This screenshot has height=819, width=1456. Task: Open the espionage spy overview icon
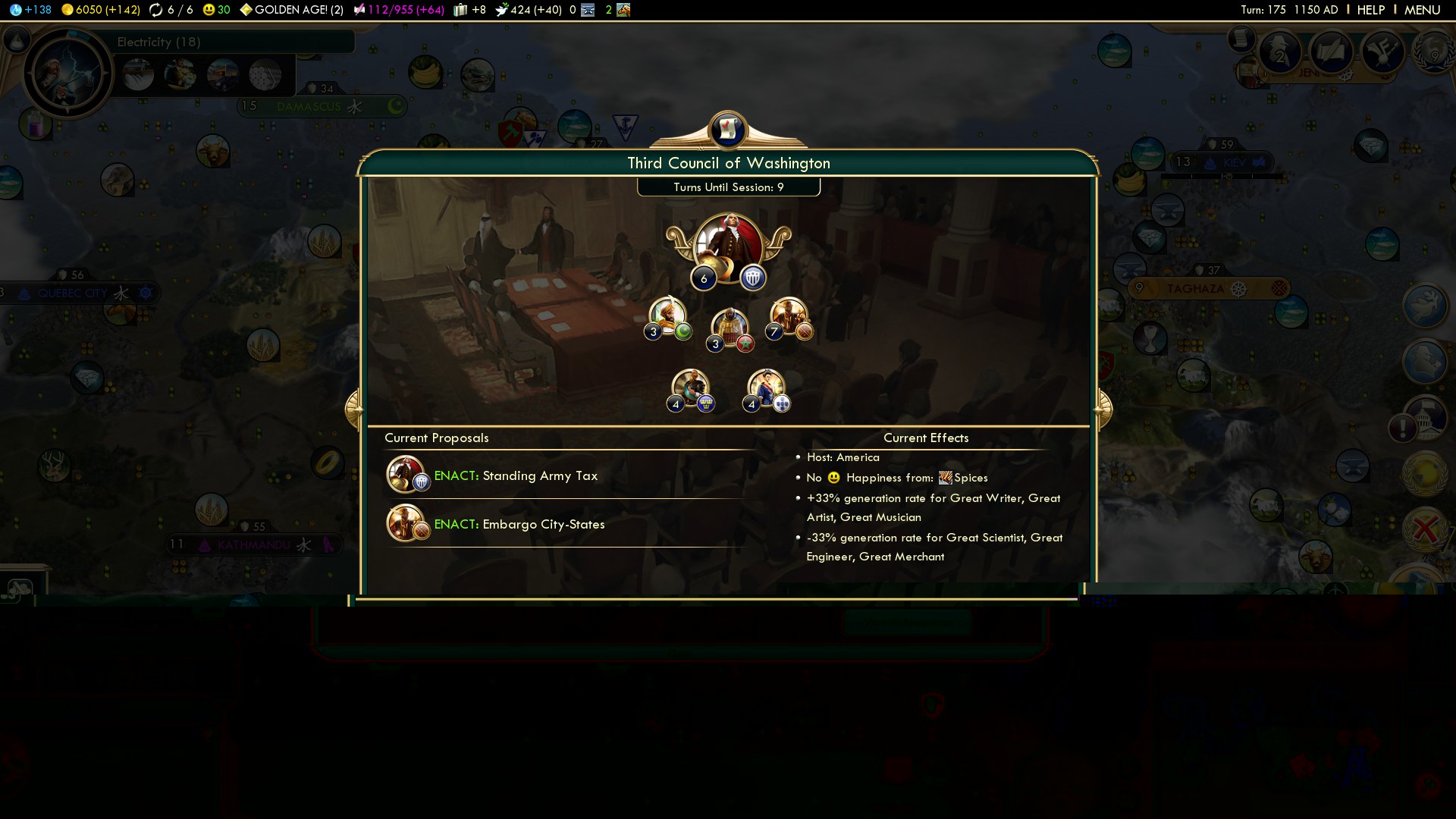pos(1280,53)
